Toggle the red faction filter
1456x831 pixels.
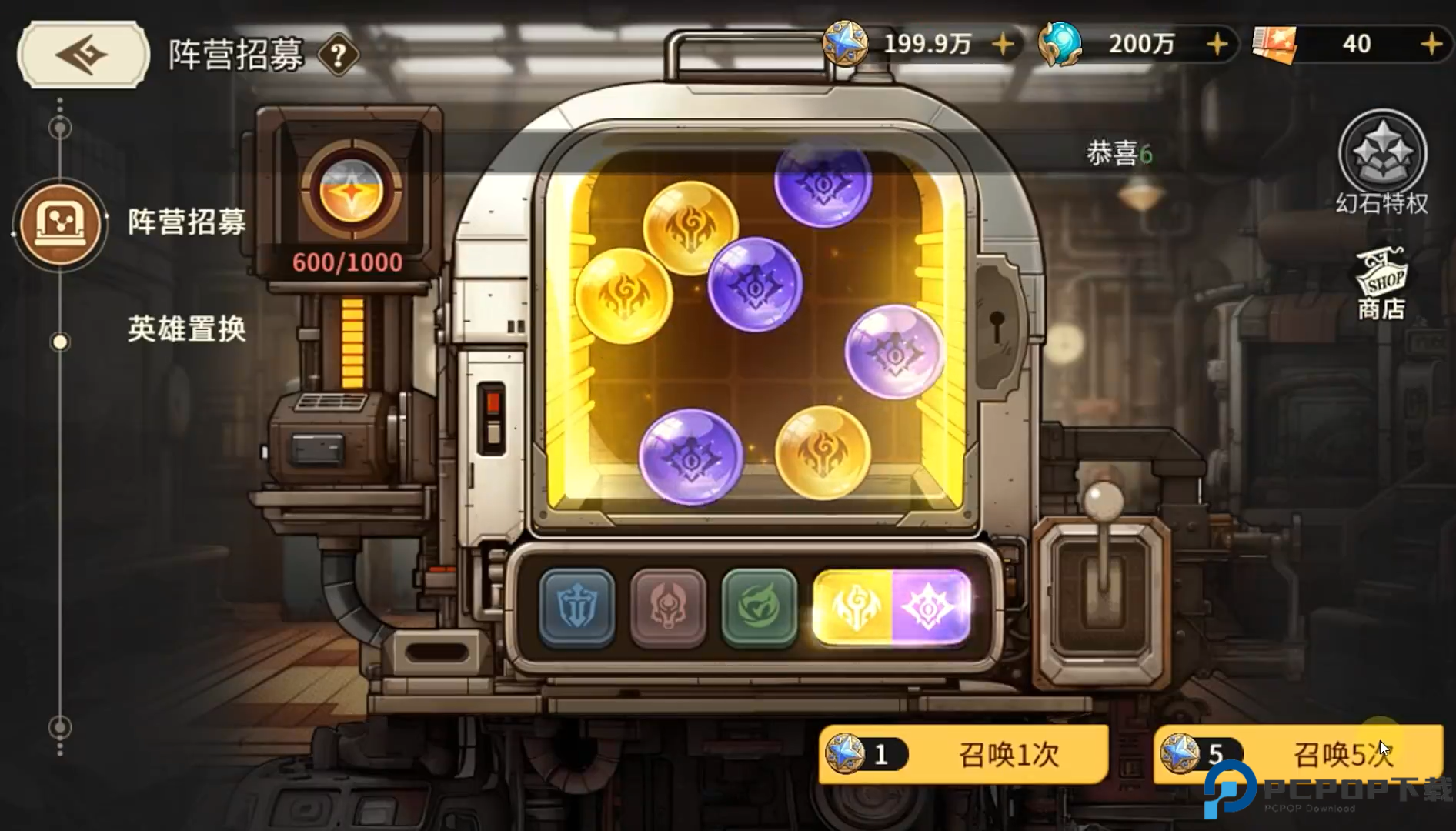pos(667,608)
